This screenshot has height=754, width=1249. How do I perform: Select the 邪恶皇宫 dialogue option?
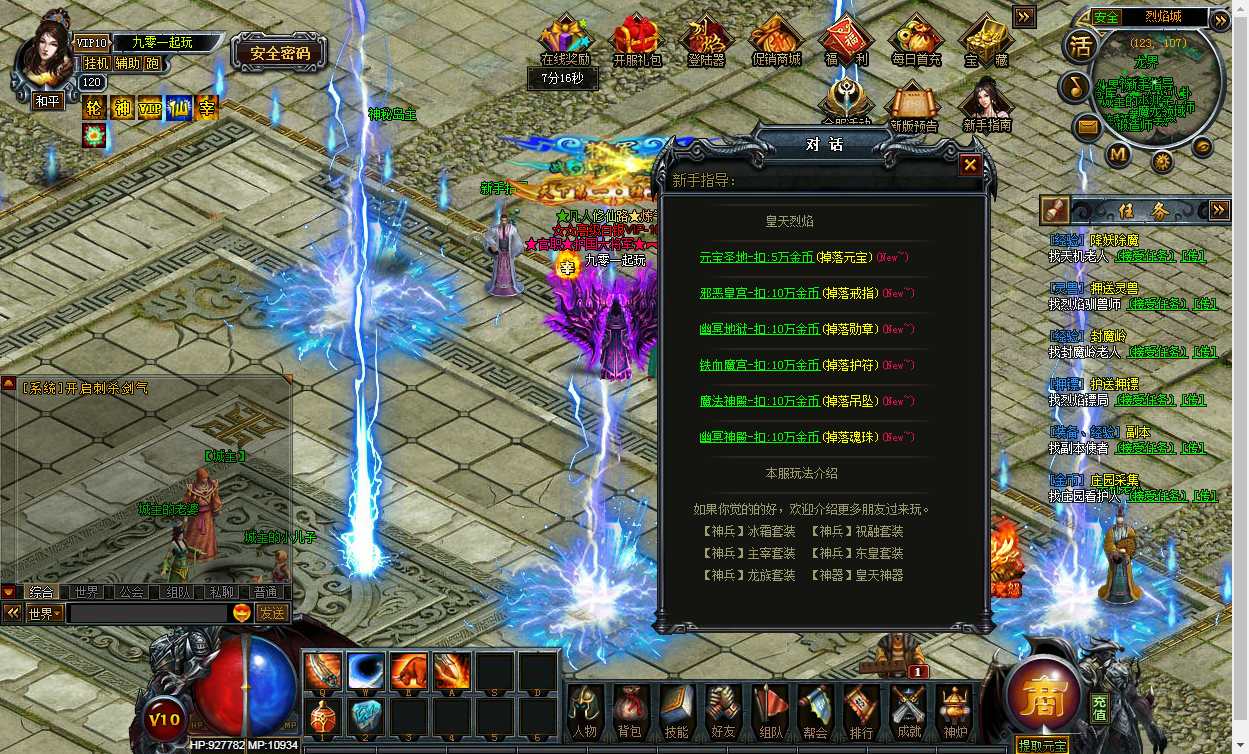click(759, 293)
